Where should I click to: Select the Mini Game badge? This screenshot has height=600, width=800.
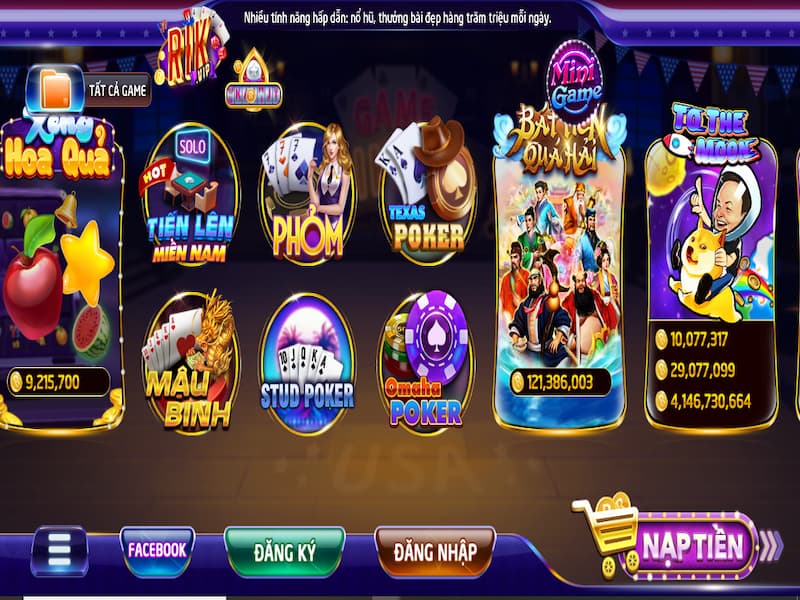(x=574, y=80)
